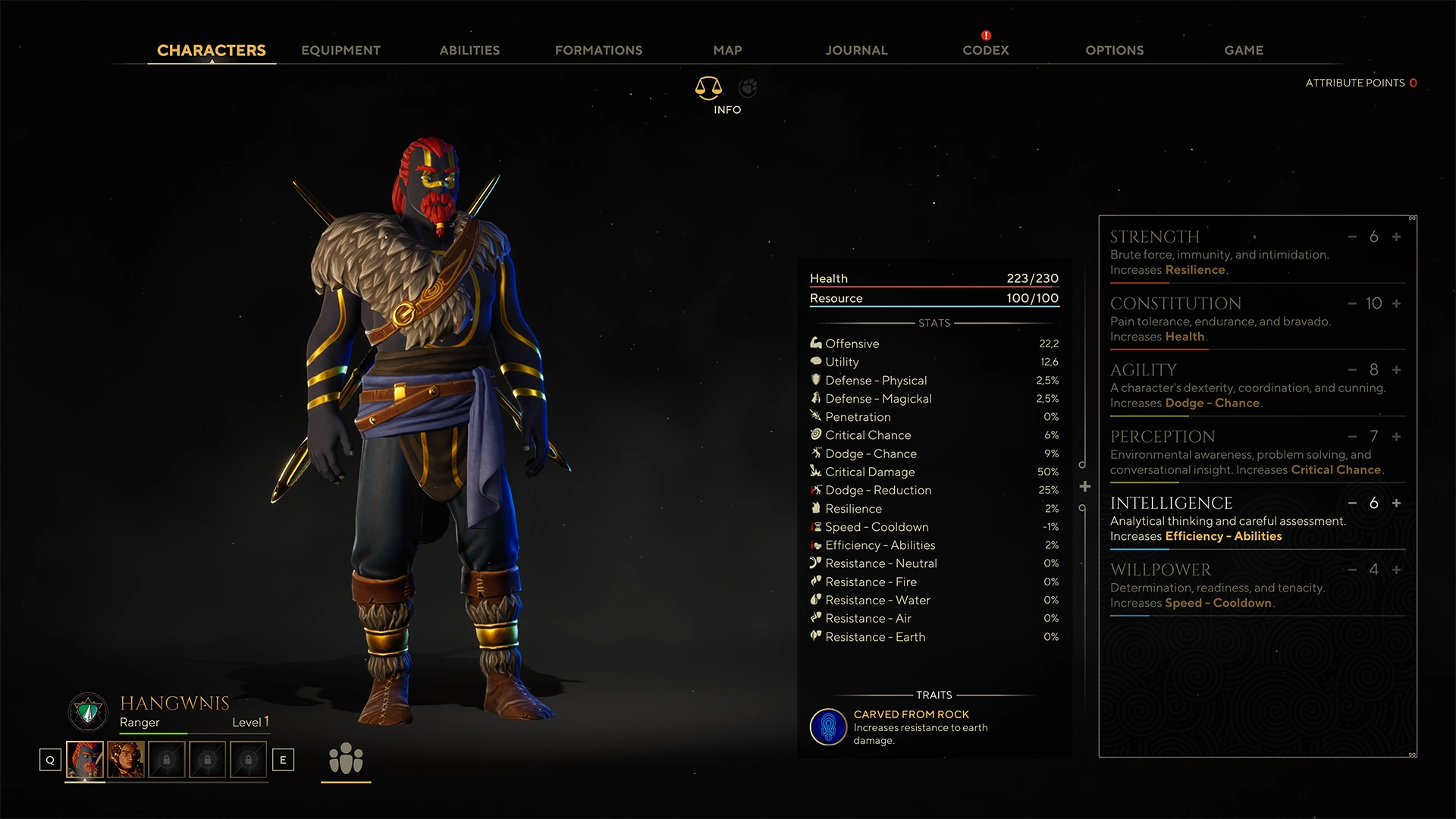Image resolution: width=1456 pixels, height=819 pixels.
Task: Click the fist icon beside Offensive stat
Action: tap(815, 343)
